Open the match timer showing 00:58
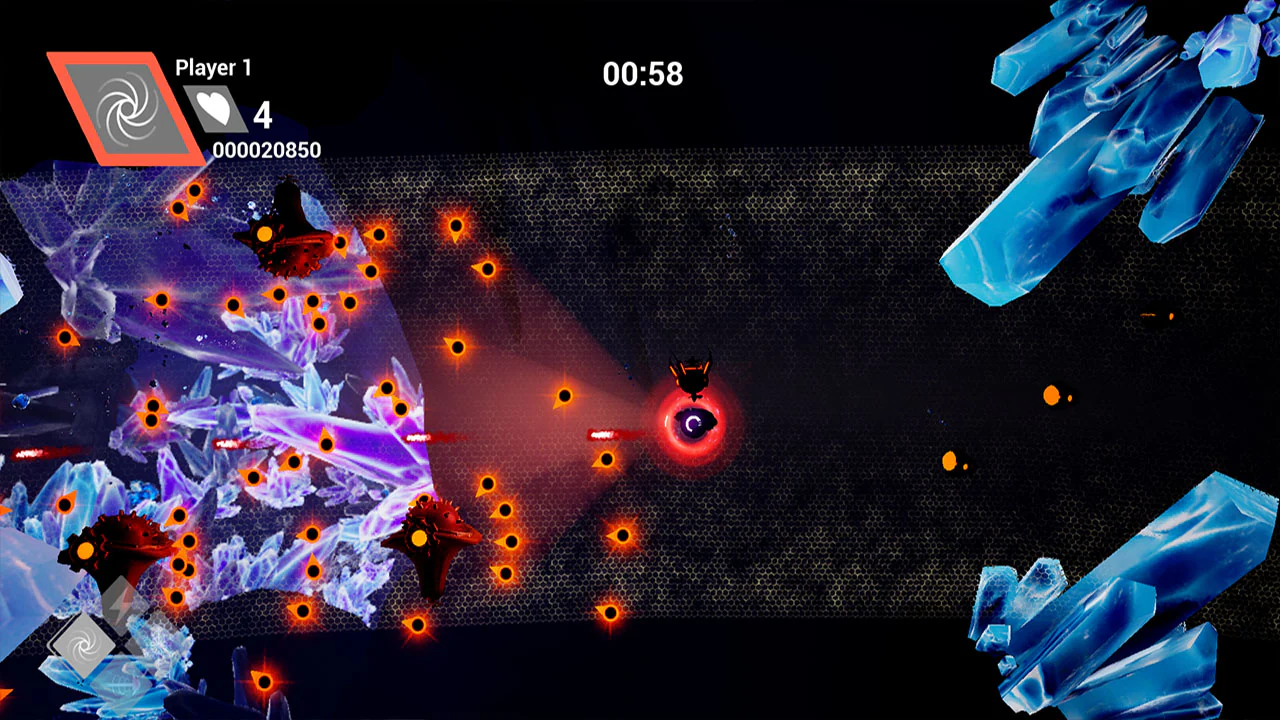This screenshot has width=1280, height=720. pyautogui.click(x=643, y=74)
